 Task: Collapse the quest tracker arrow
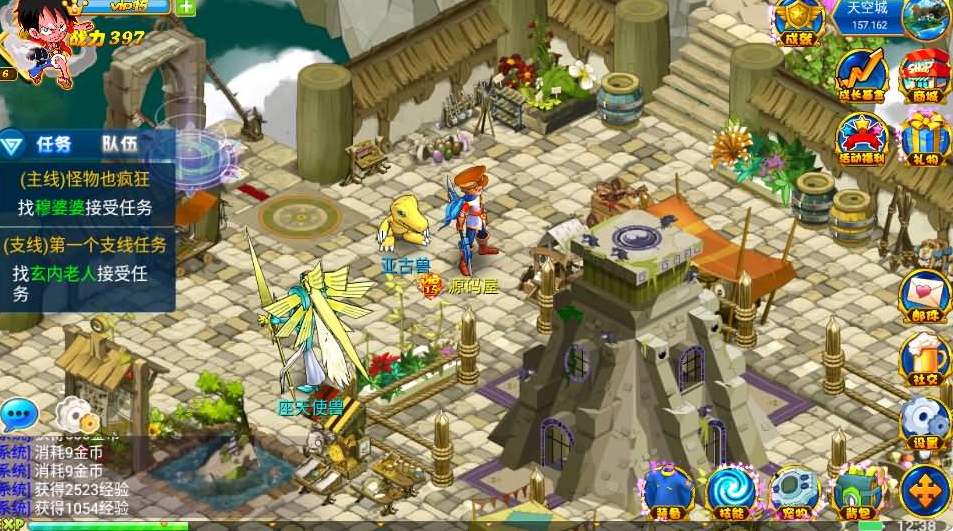[13, 145]
